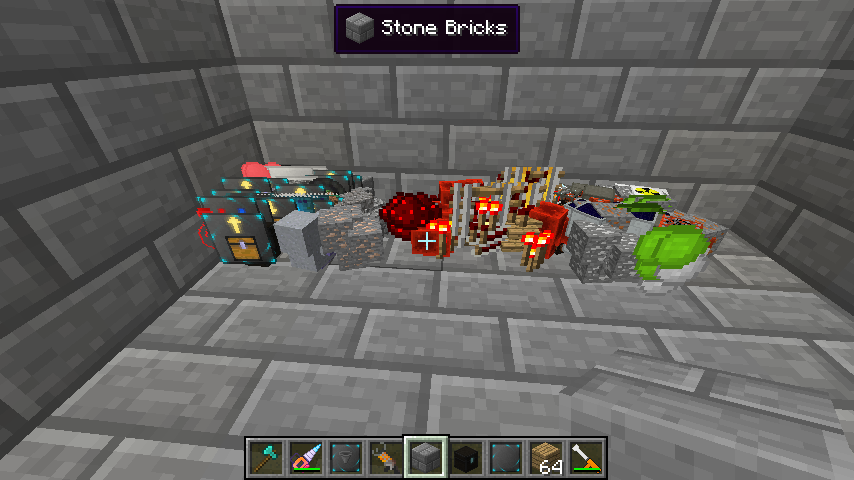
Task: Select the diamond axe hotbar slot
Action: (x=266, y=457)
